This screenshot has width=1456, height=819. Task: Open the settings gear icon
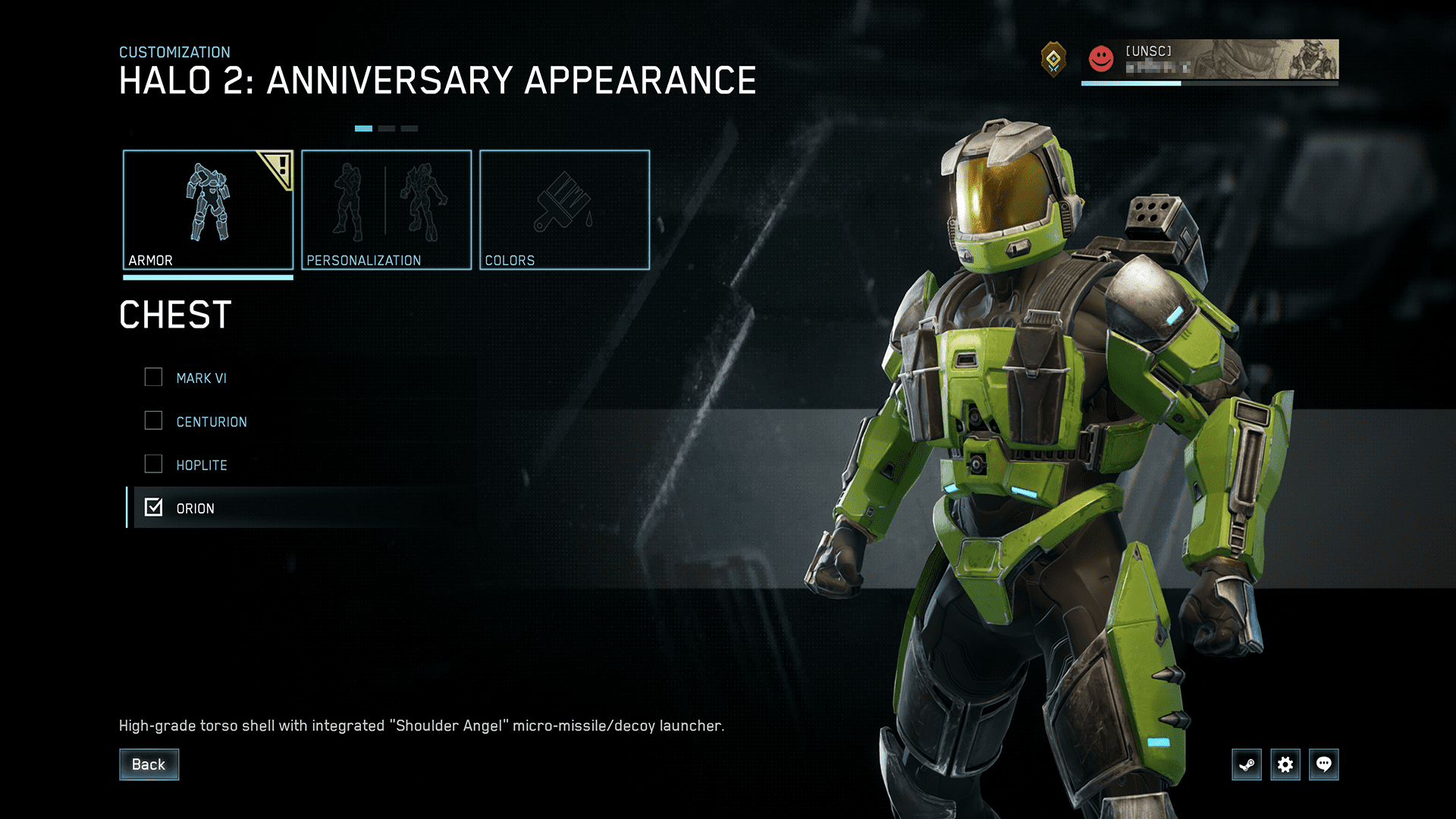pyautogui.click(x=1285, y=764)
